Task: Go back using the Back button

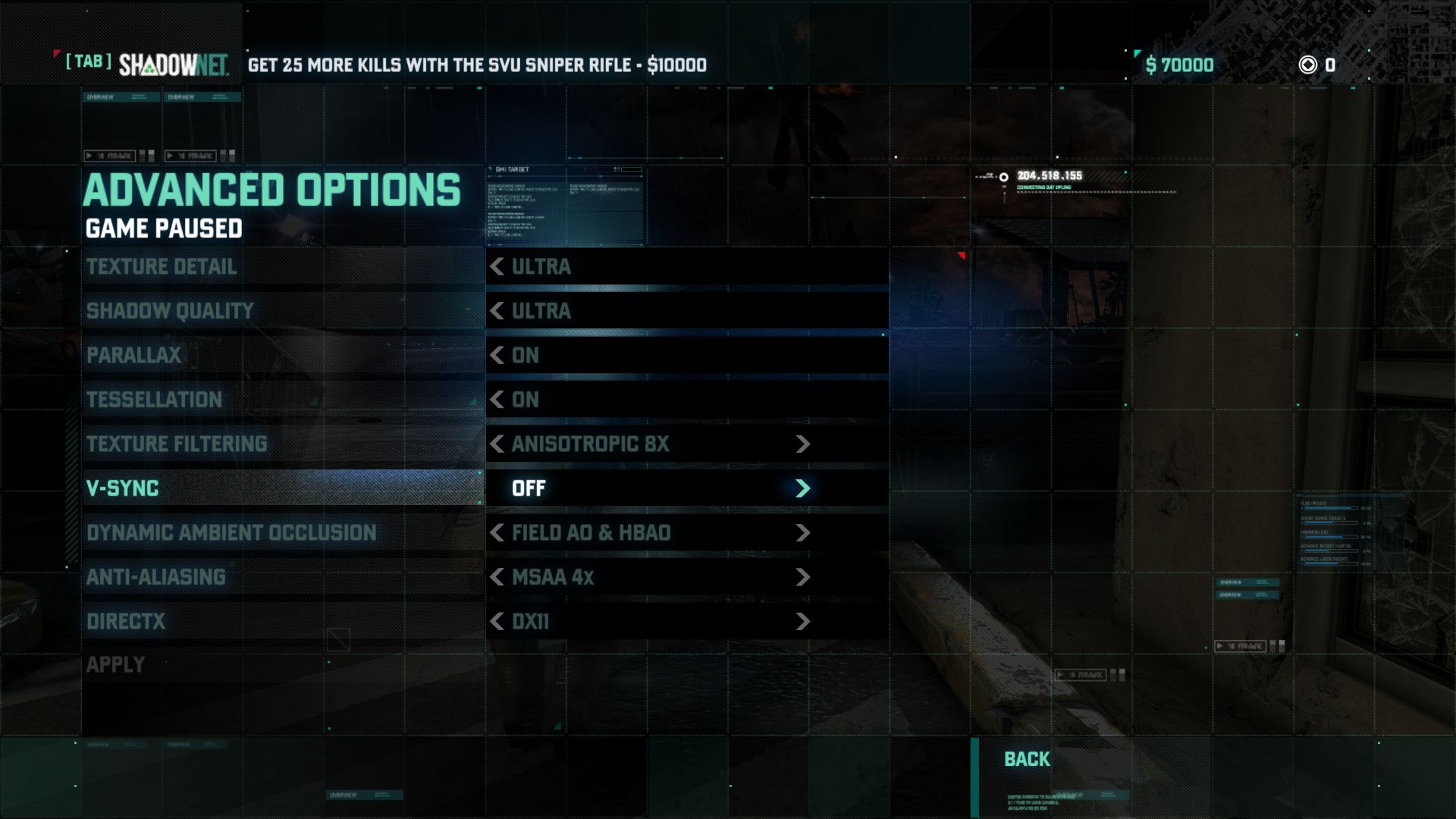Action: [1027, 759]
